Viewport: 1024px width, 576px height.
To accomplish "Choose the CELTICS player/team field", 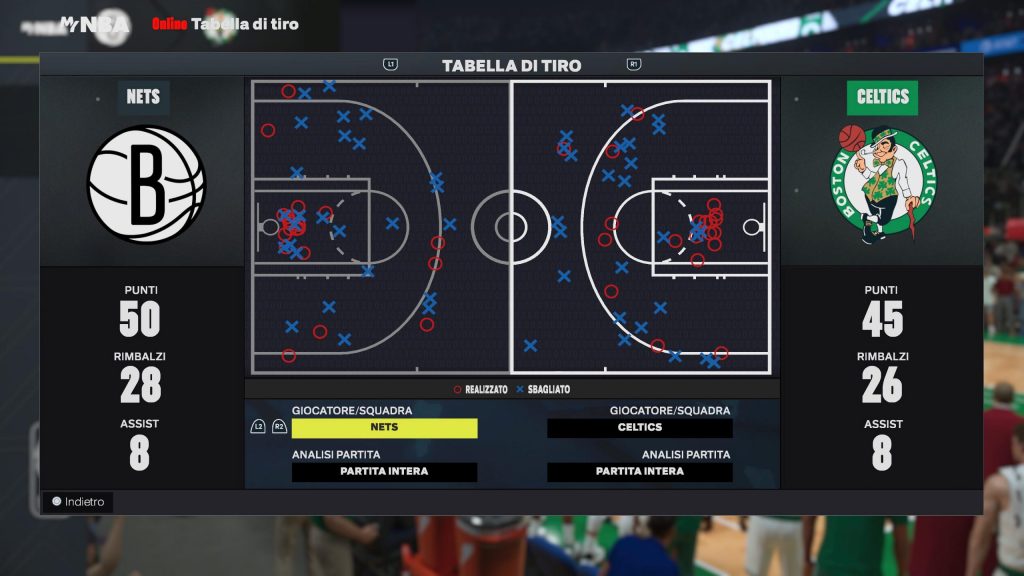I will pos(640,428).
